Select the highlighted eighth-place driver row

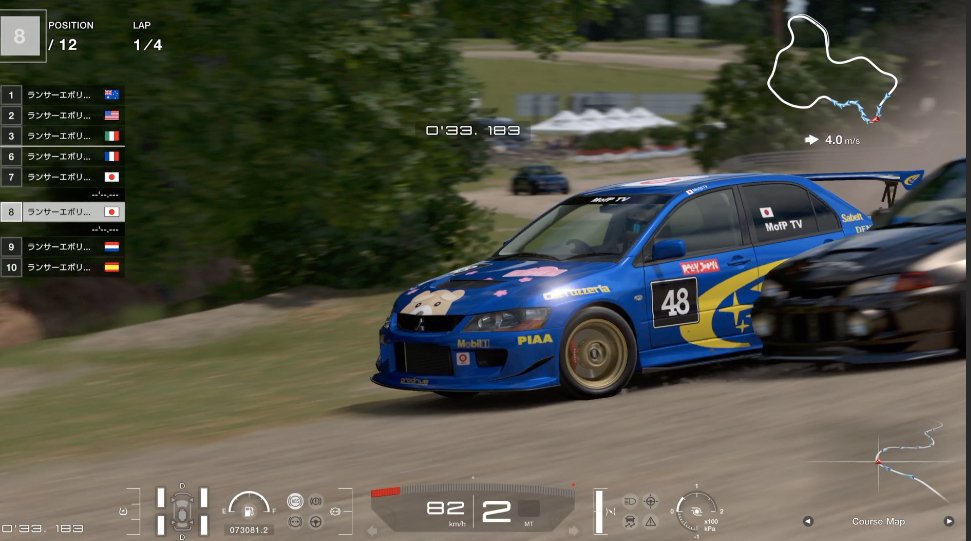point(62,212)
